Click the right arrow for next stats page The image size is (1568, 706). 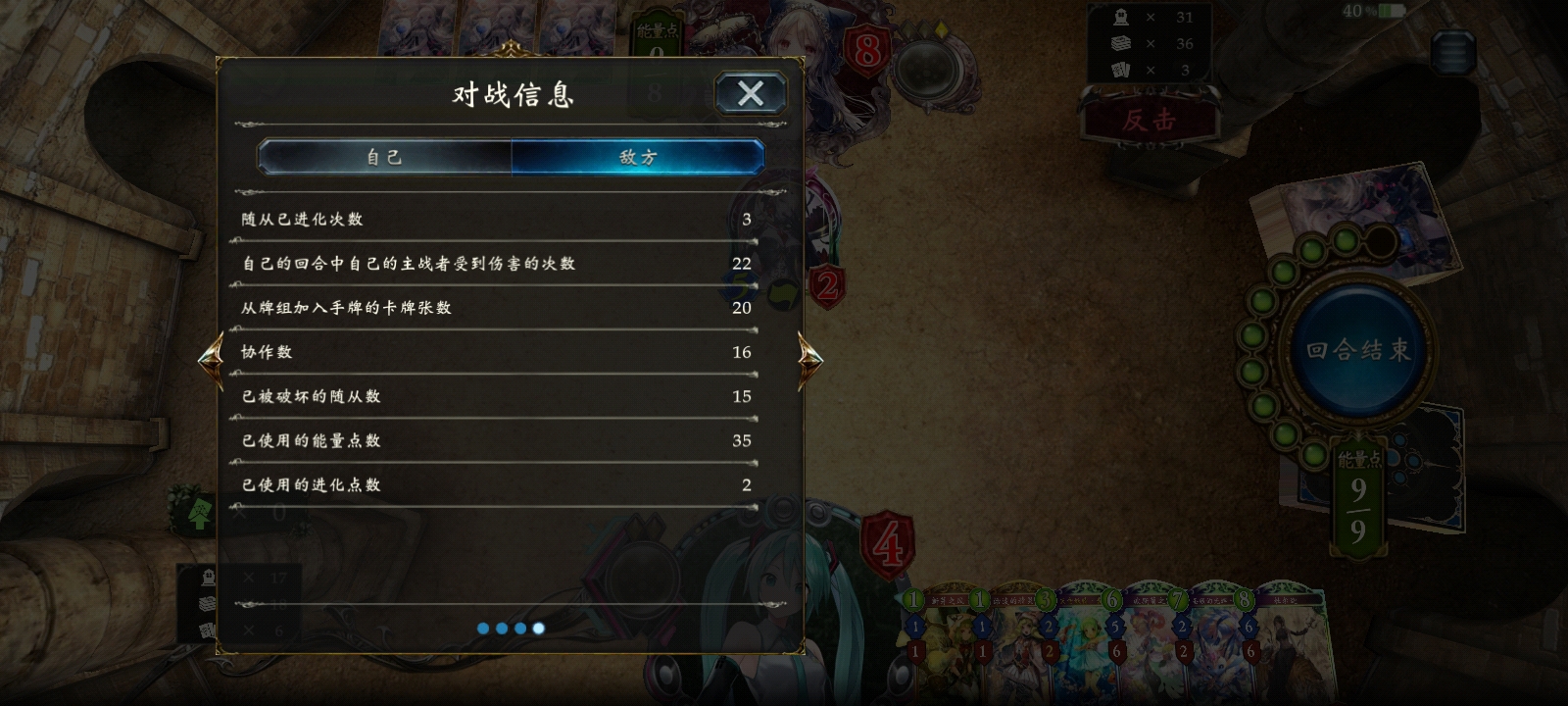pyautogui.click(x=811, y=360)
